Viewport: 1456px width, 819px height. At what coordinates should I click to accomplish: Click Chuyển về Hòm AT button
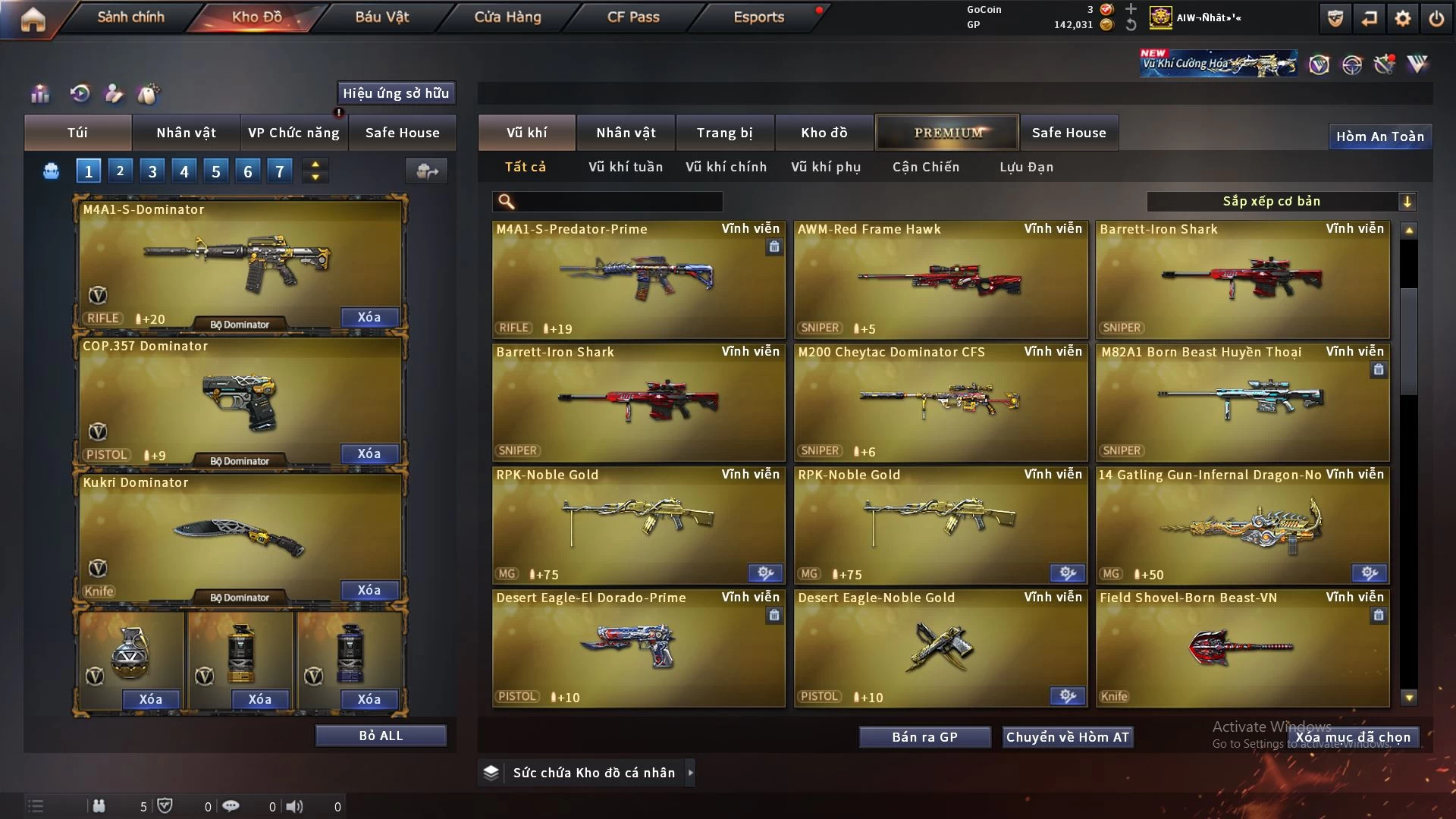click(1067, 737)
